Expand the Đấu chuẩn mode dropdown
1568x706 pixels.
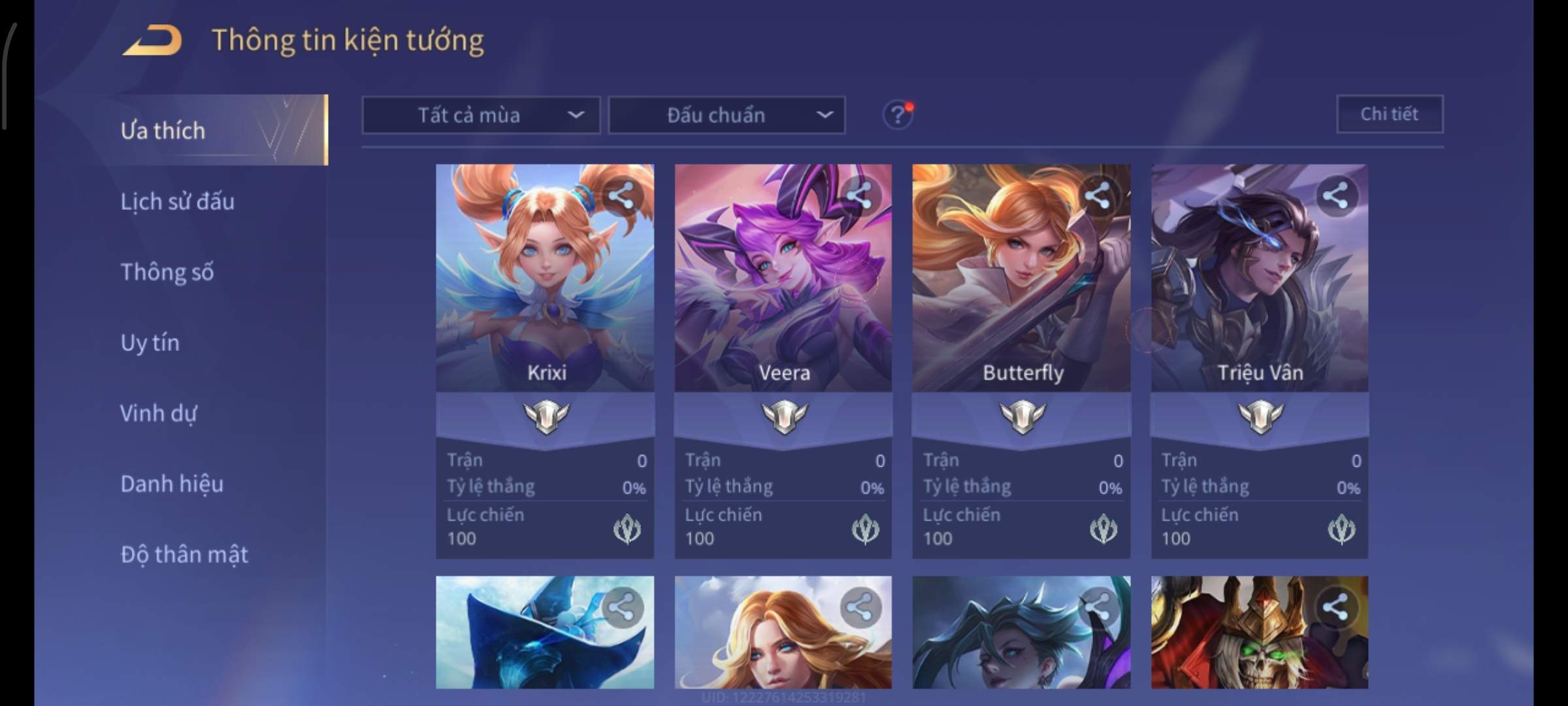[727, 116]
